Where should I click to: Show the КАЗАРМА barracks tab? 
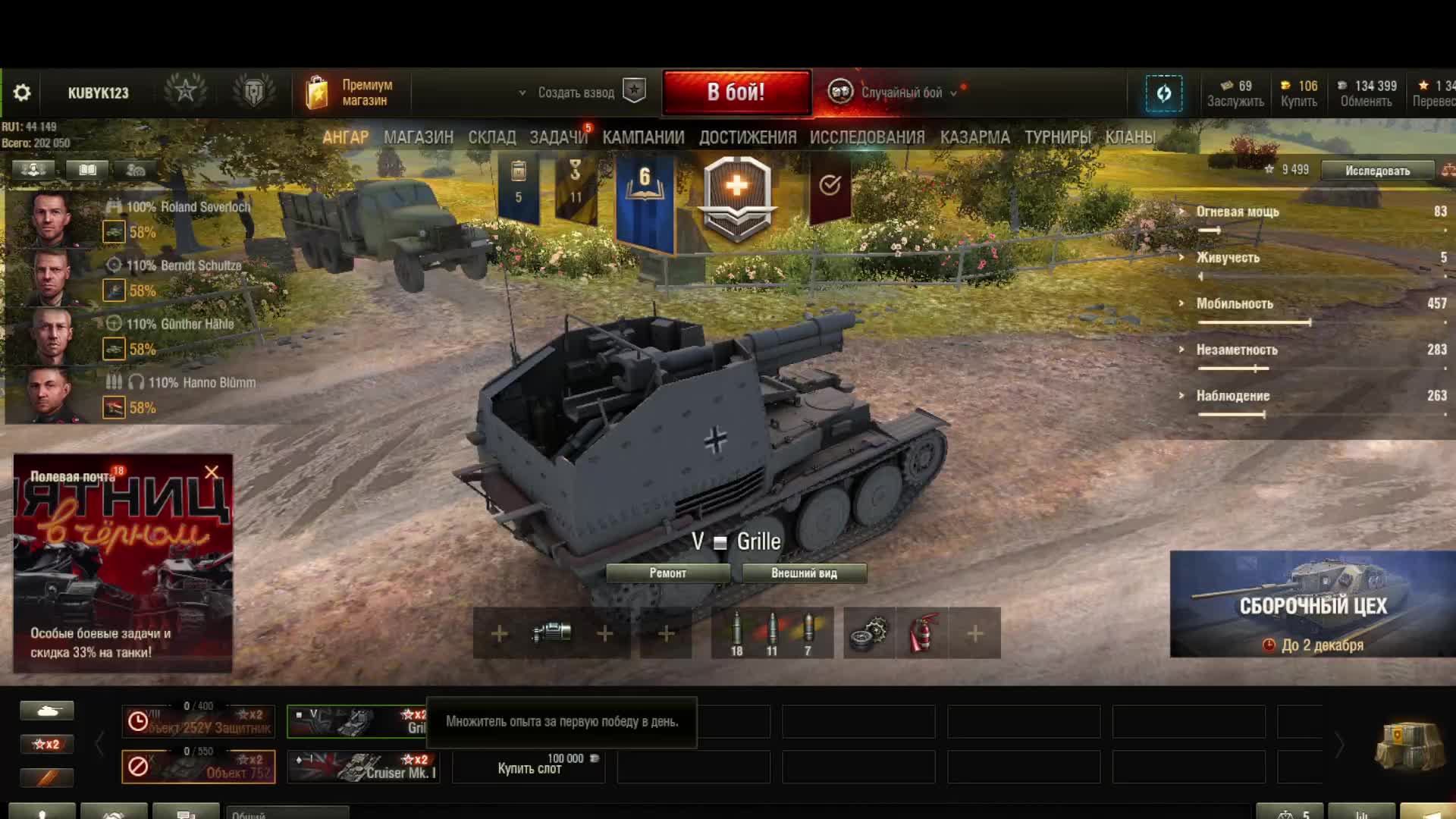point(974,137)
